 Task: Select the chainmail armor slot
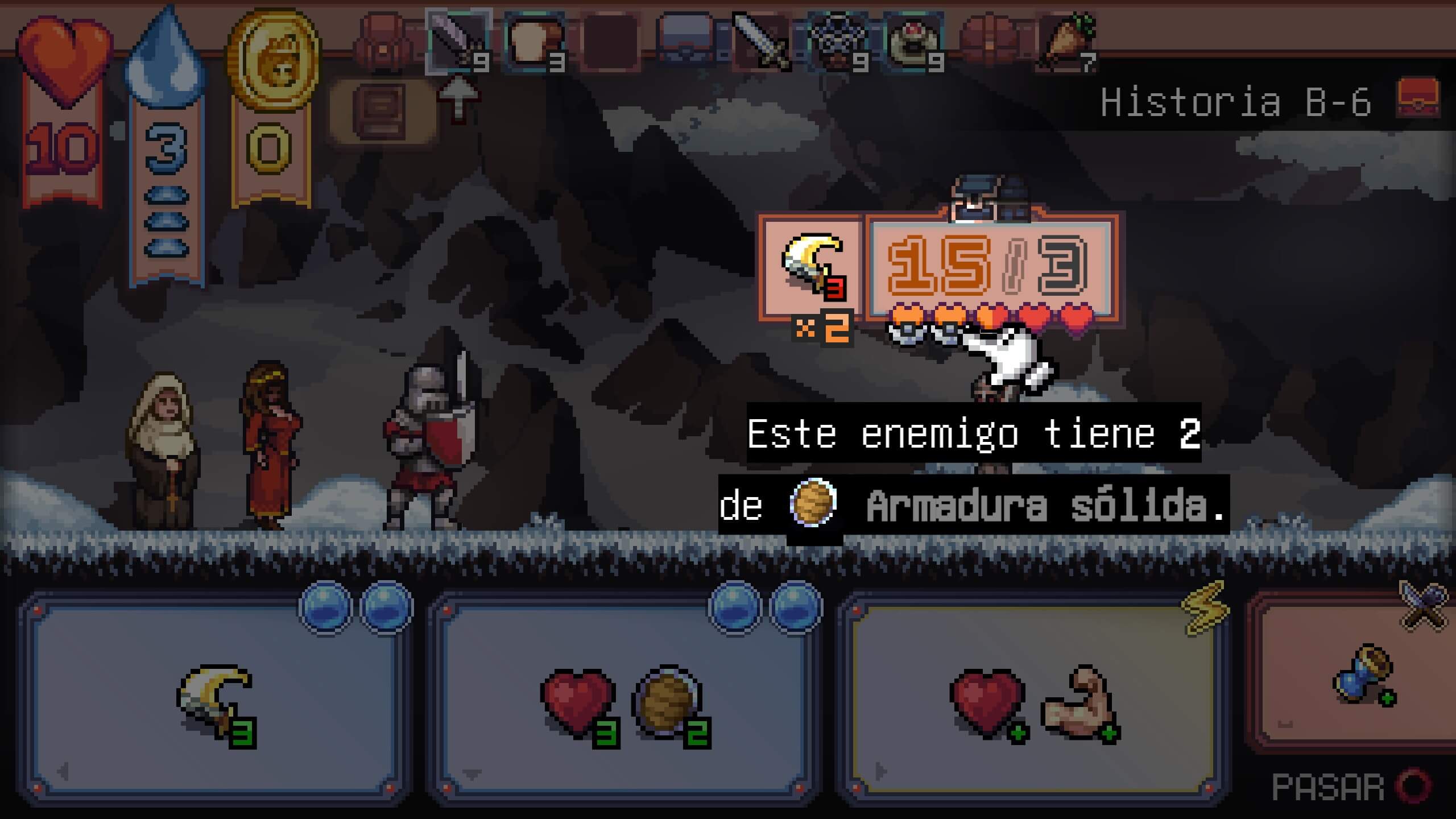(838, 42)
